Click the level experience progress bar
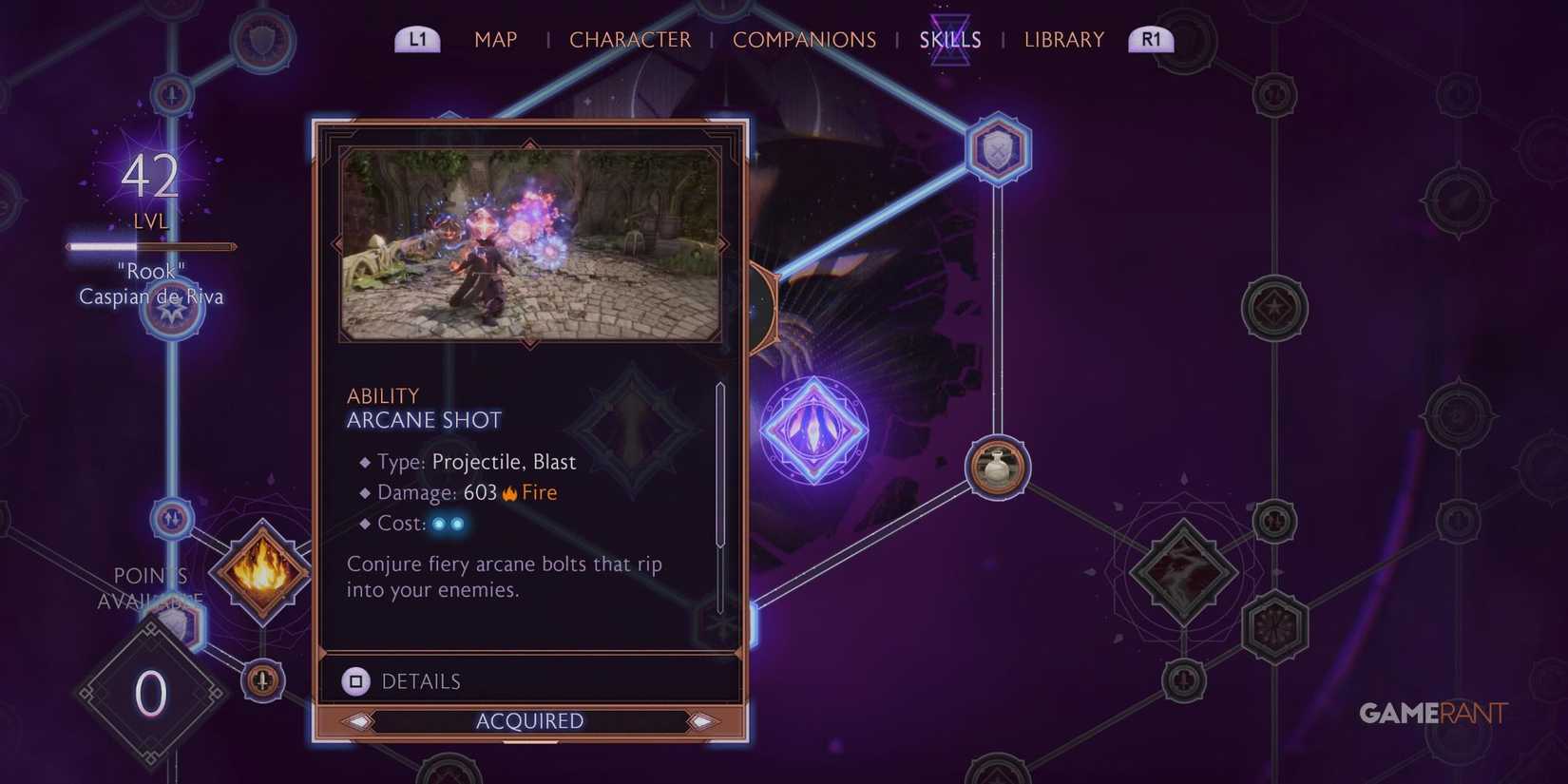The height and width of the screenshot is (784, 1568). 150,245
